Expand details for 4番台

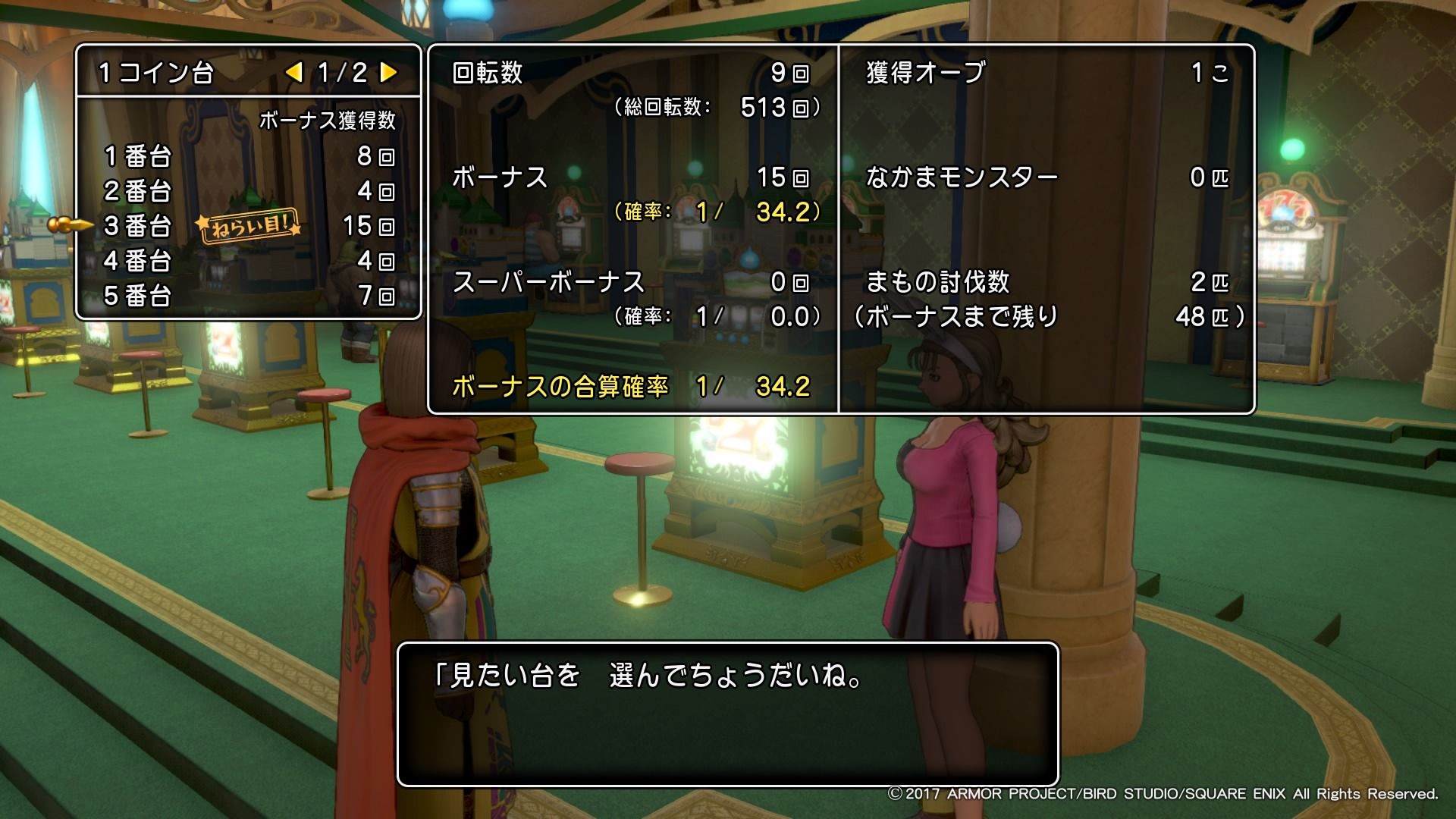tap(136, 262)
